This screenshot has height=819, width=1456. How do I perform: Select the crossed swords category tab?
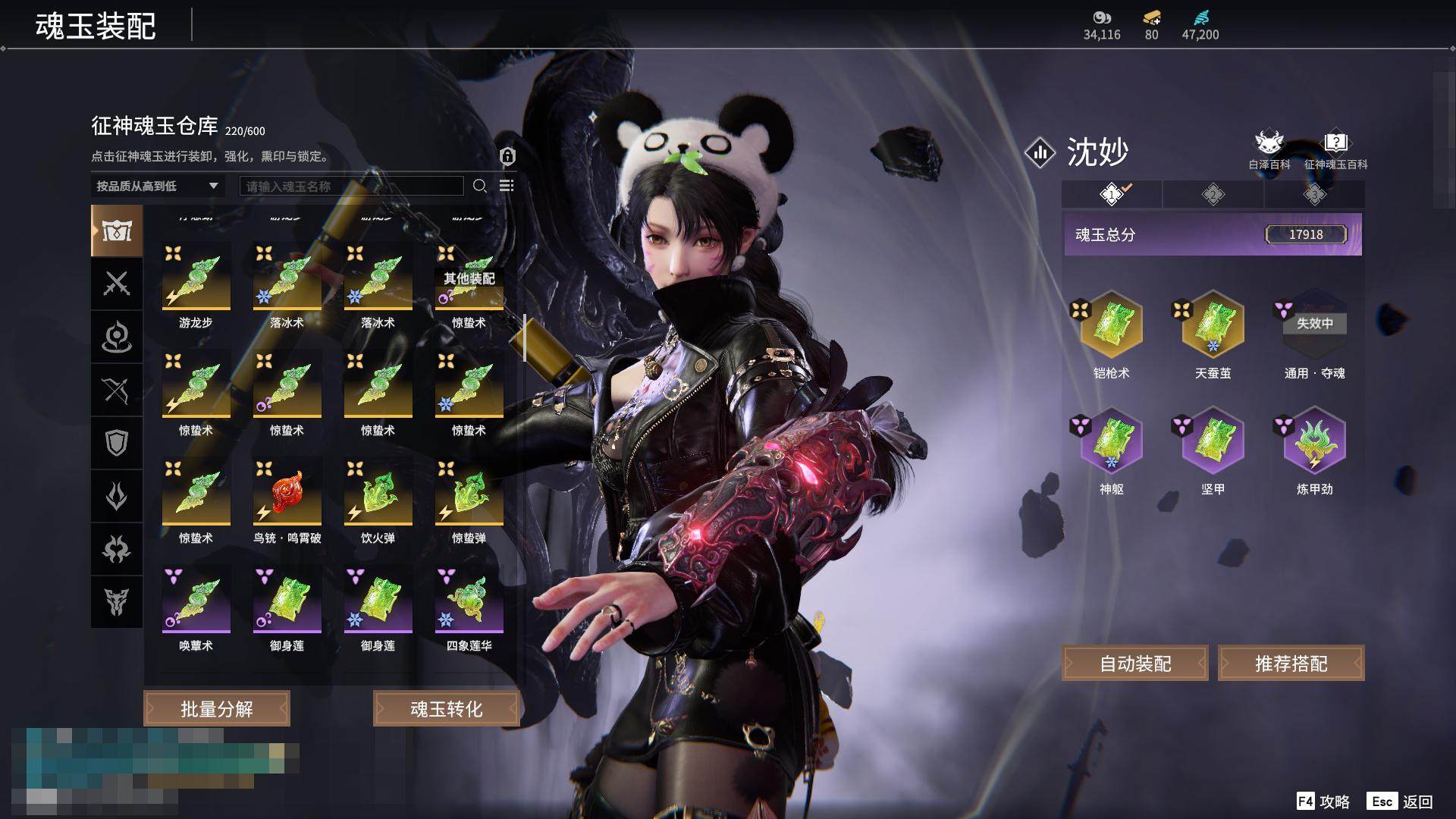(x=117, y=284)
